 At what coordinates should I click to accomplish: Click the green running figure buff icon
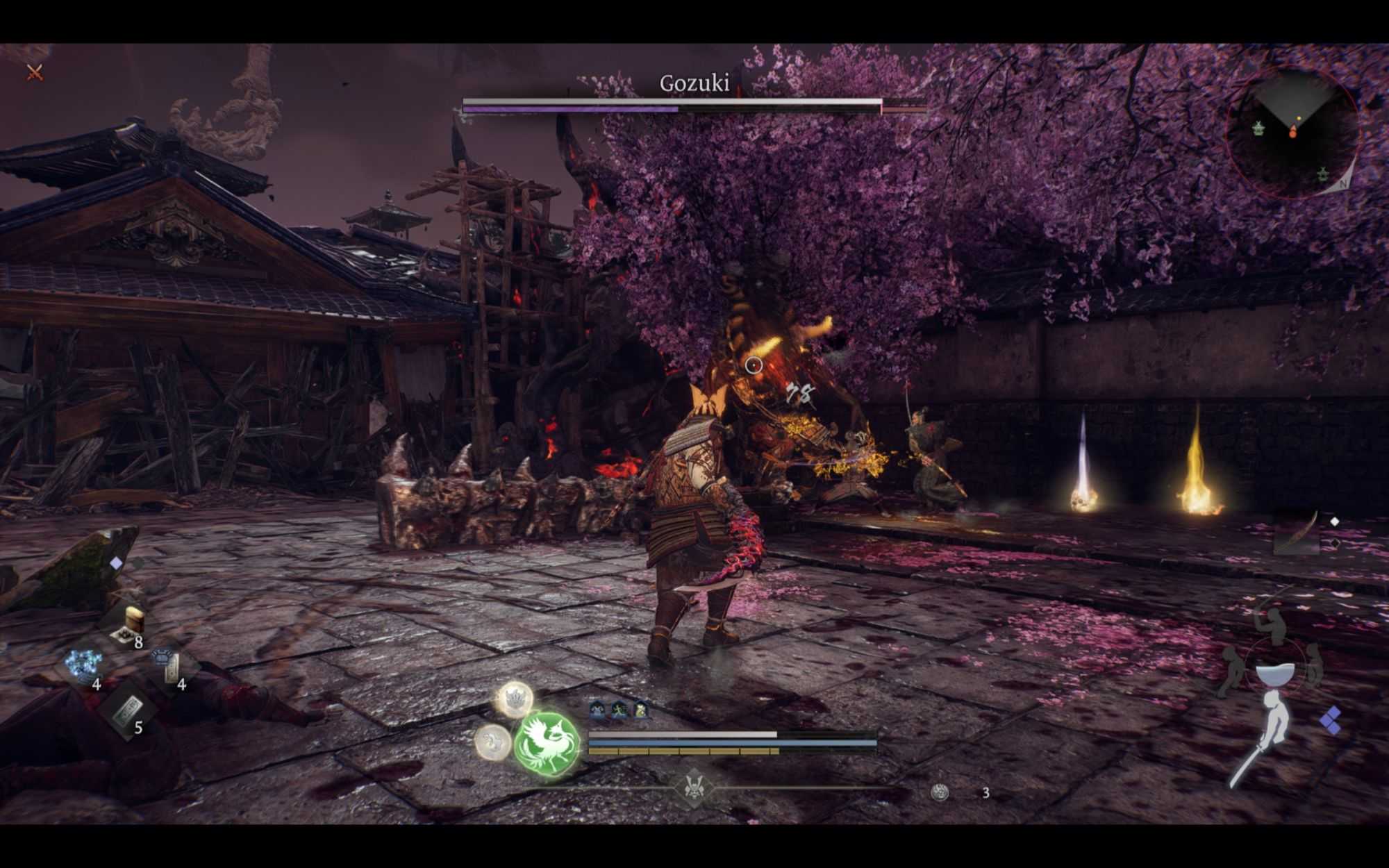tap(619, 710)
